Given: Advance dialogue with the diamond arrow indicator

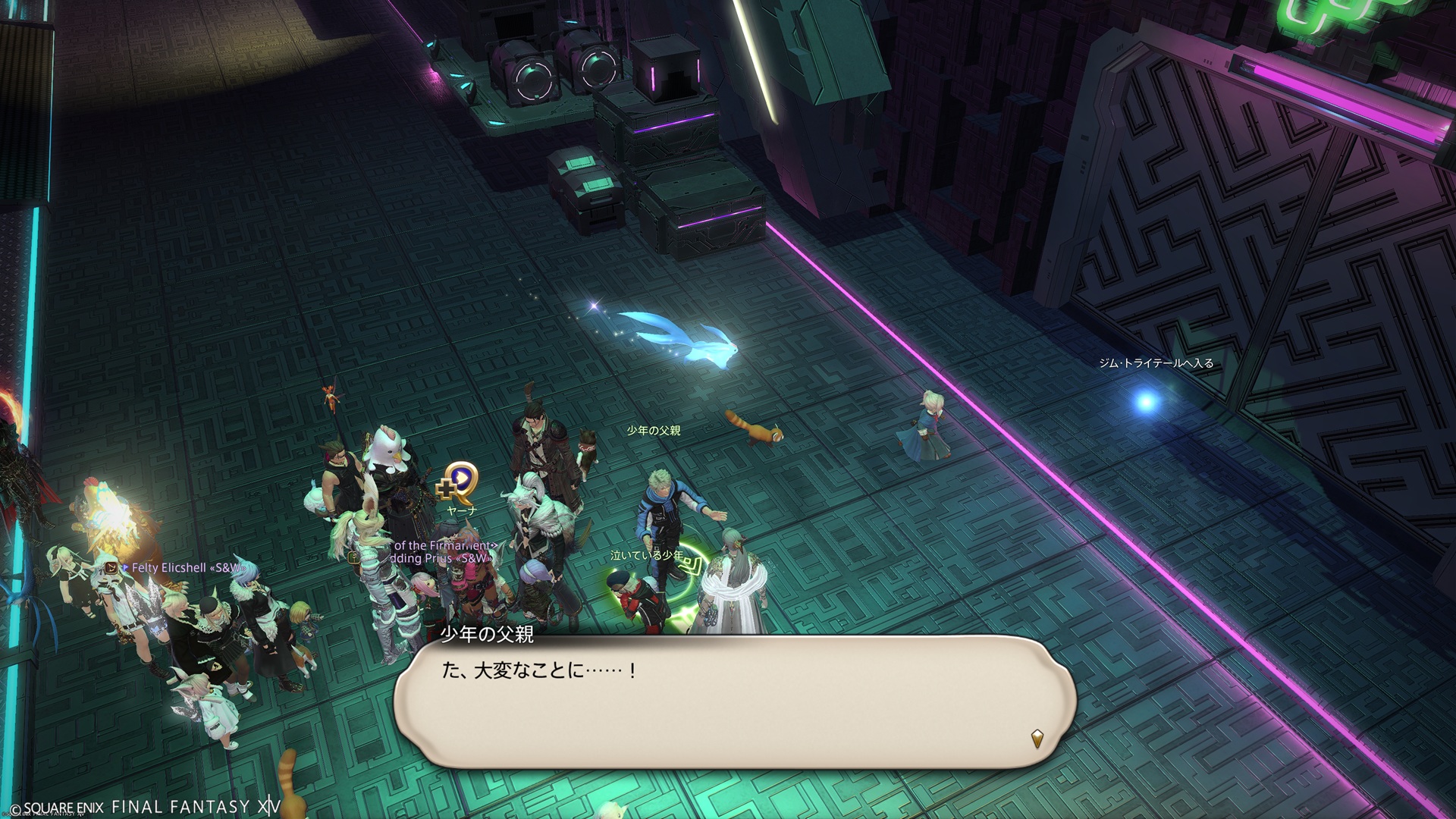Looking at the screenshot, I should [1037, 737].
